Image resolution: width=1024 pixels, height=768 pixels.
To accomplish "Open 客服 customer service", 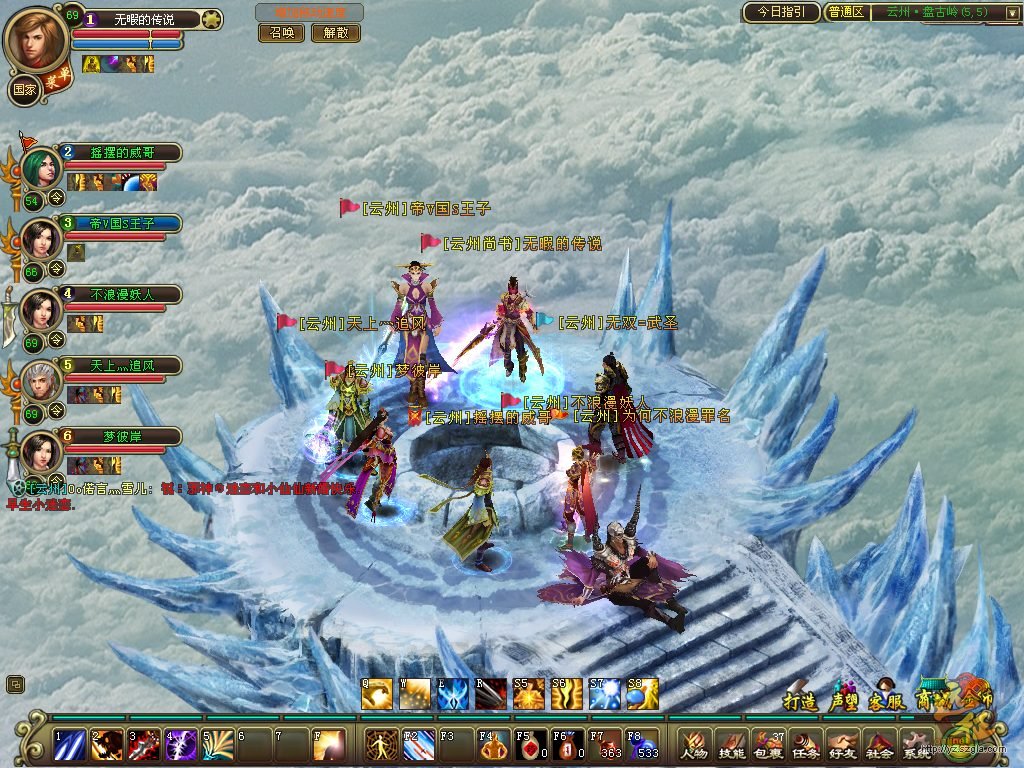I will [x=885, y=699].
